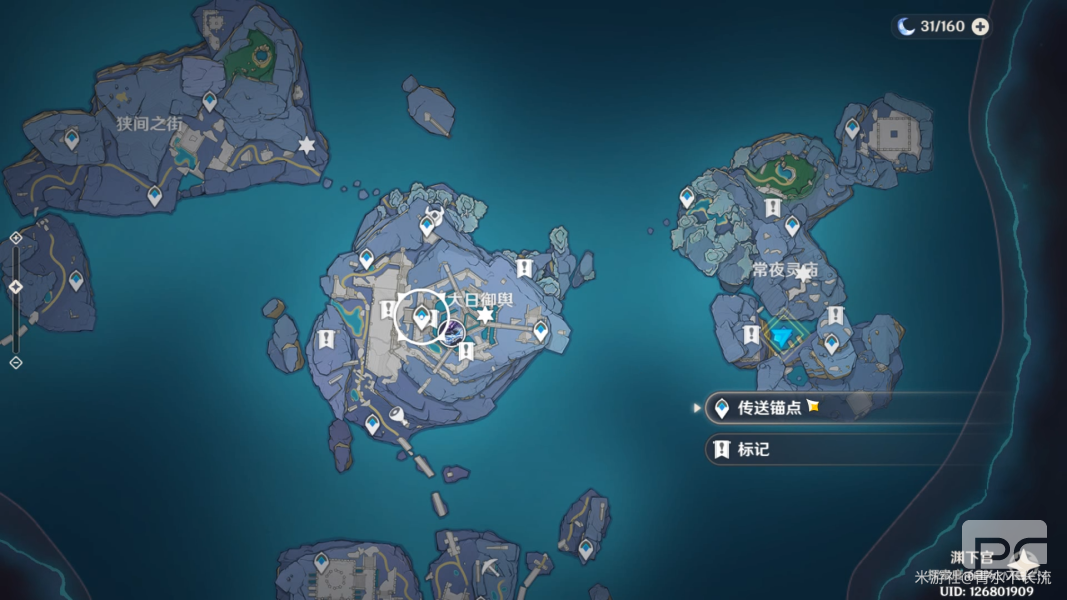Image resolution: width=1067 pixels, height=600 pixels.
Task: Choose the 标记 marker option
Action: 753,450
